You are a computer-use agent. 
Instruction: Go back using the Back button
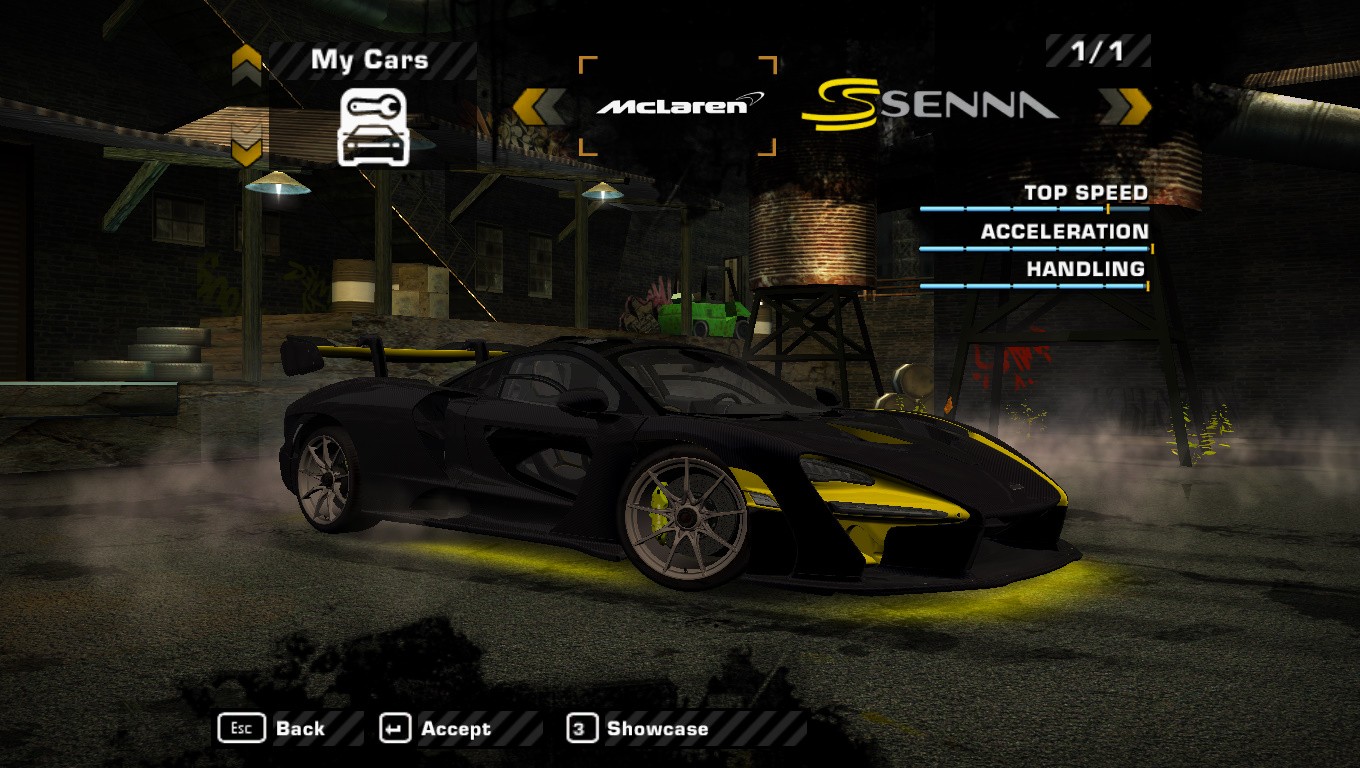[x=272, y=729]
